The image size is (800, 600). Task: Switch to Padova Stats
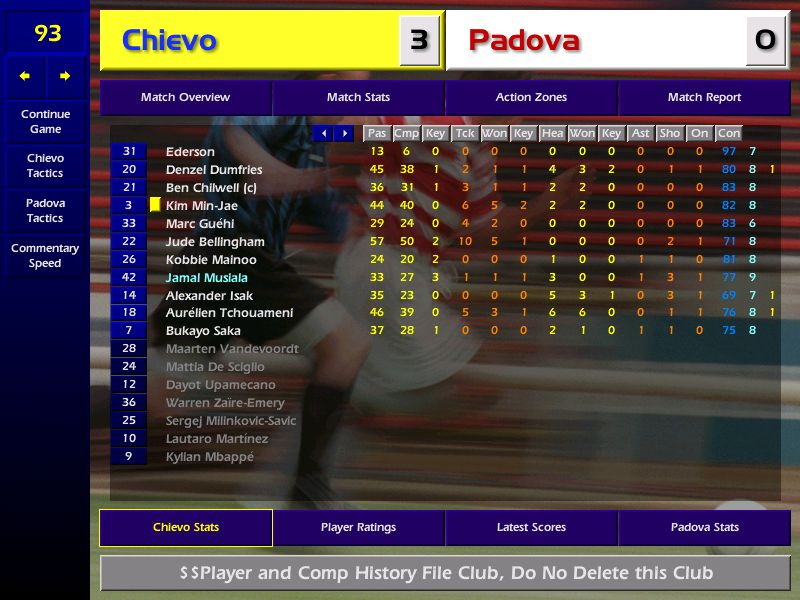coord(704,528)
